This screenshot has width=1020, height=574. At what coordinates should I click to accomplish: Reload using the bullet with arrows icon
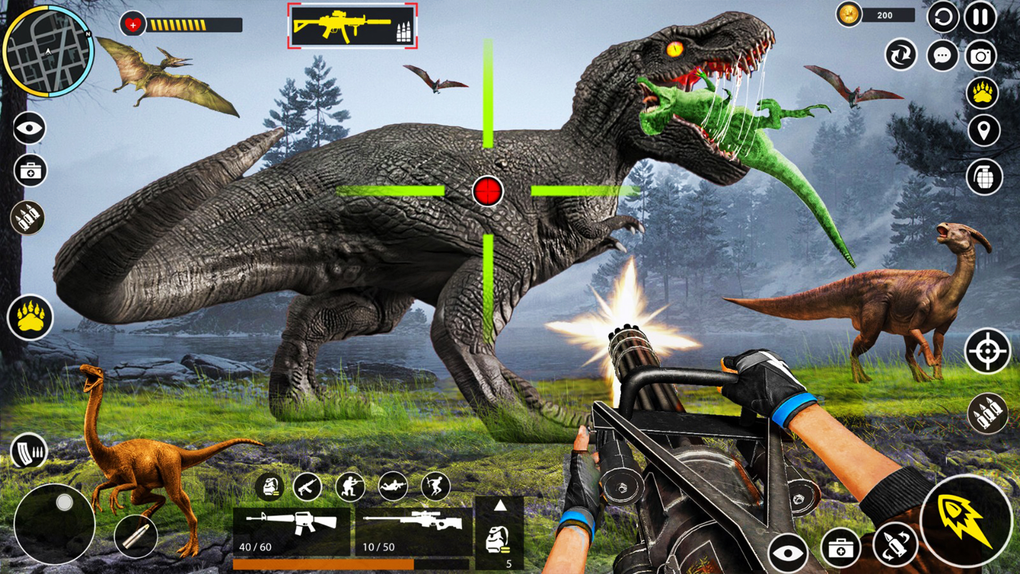tap(895, 545)
